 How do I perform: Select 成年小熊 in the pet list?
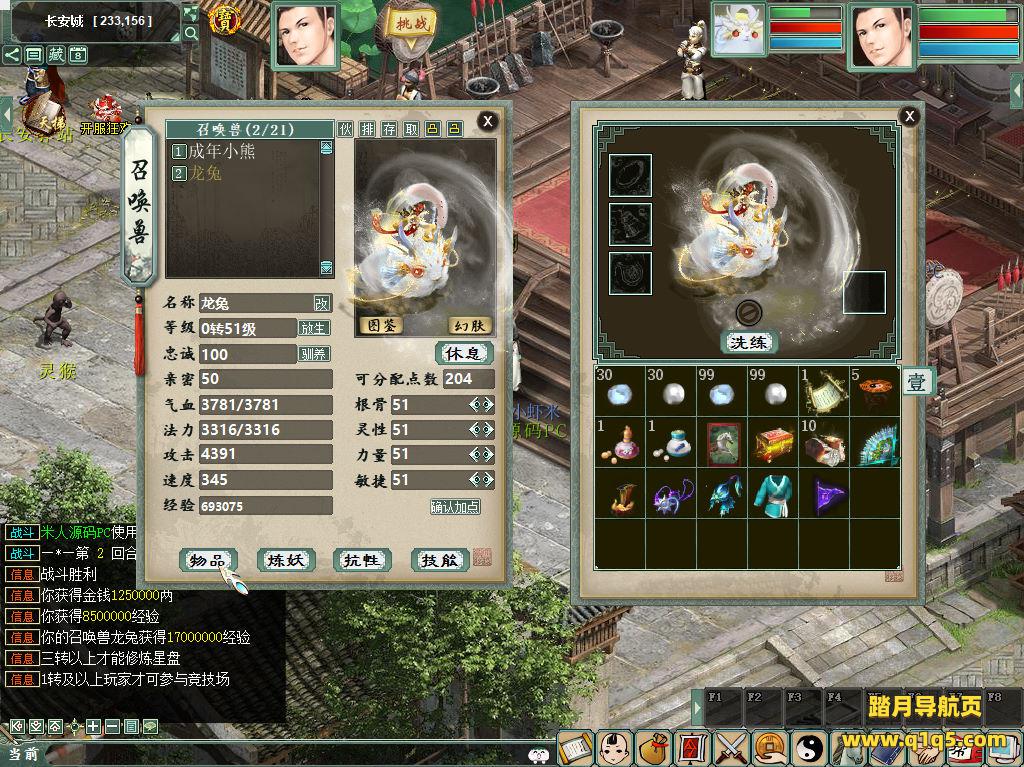[221, 151]
